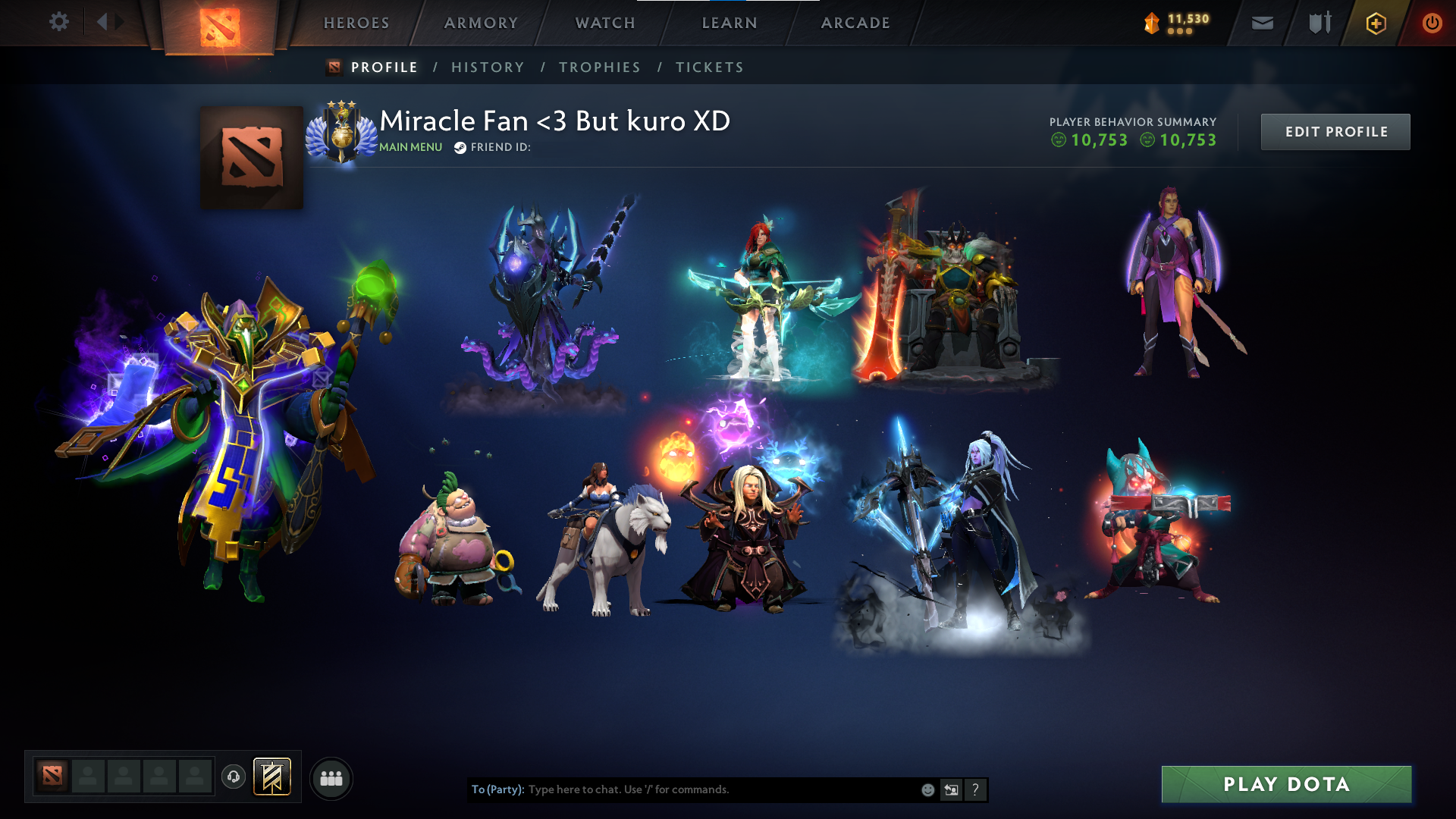Click the EDIT PROFILE button

[1335, 131]
